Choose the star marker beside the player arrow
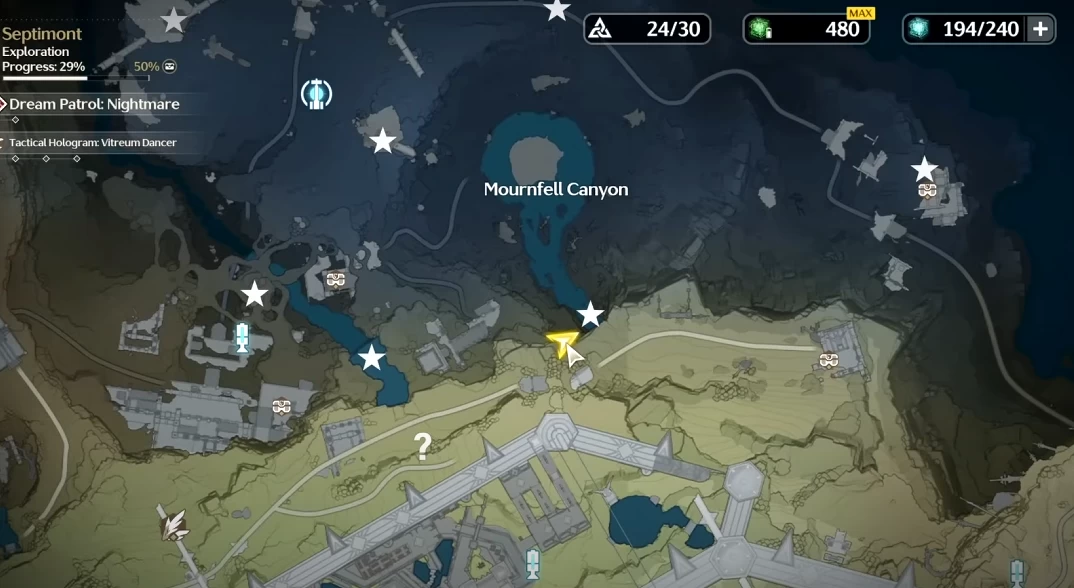Viewport: 1074px width, 588px height. 591,315
